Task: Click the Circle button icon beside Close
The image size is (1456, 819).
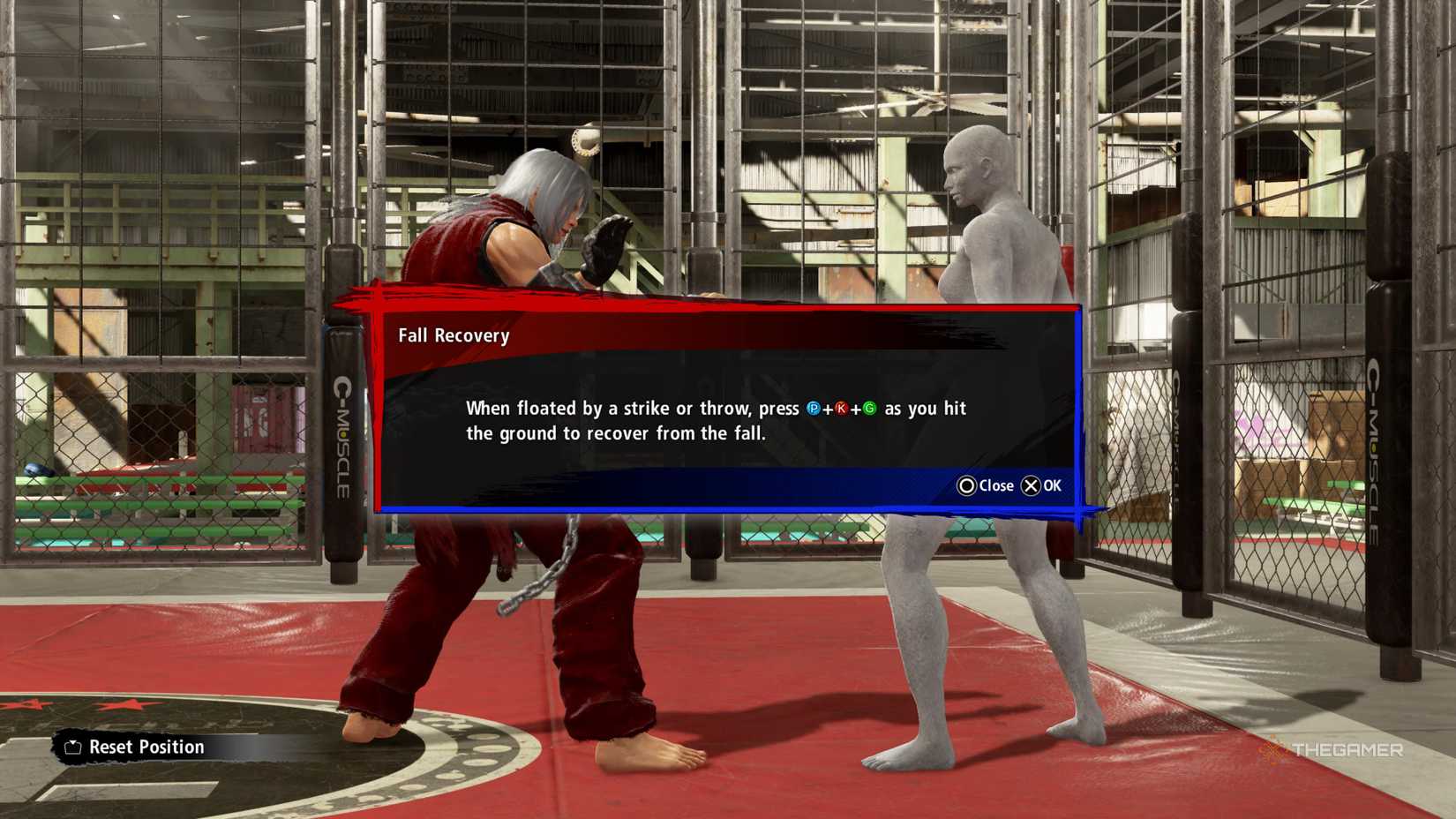Action: click(x=968, y=485)
